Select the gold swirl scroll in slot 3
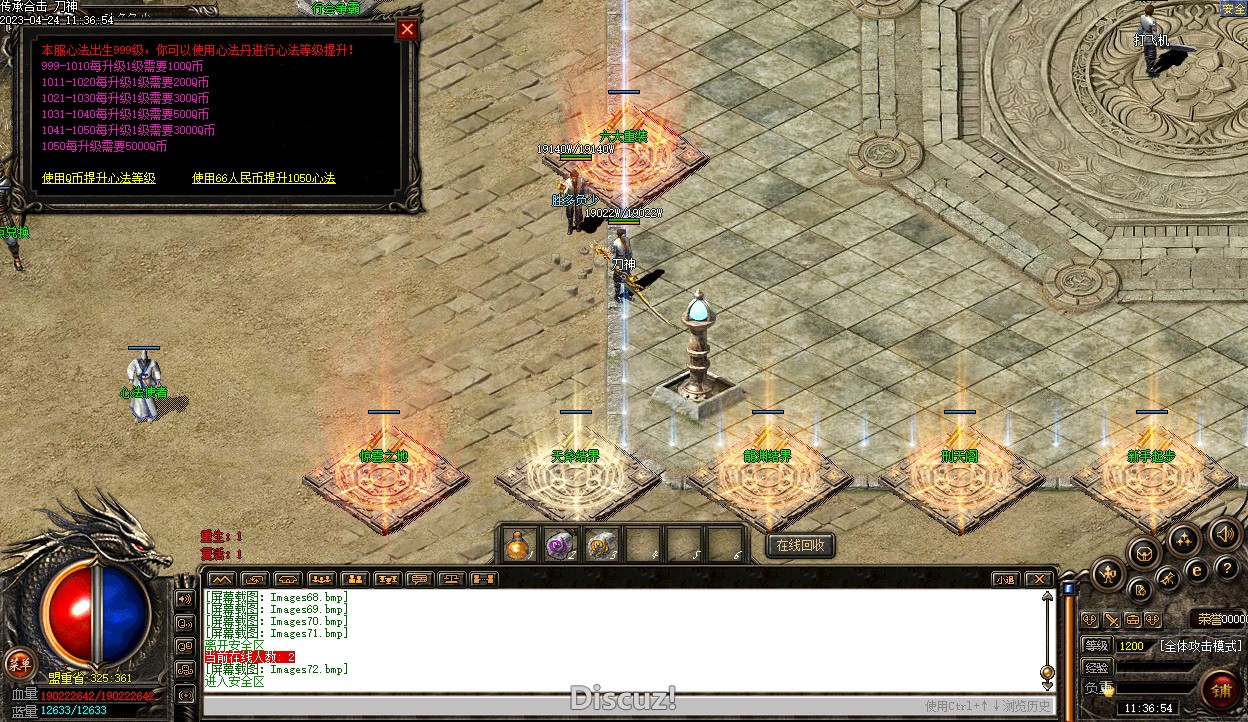 pos(600,545)
